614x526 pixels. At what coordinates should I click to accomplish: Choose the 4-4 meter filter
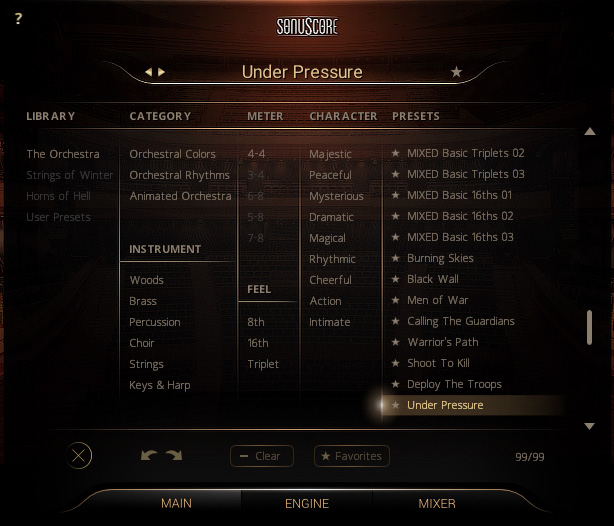click(257, 154)
